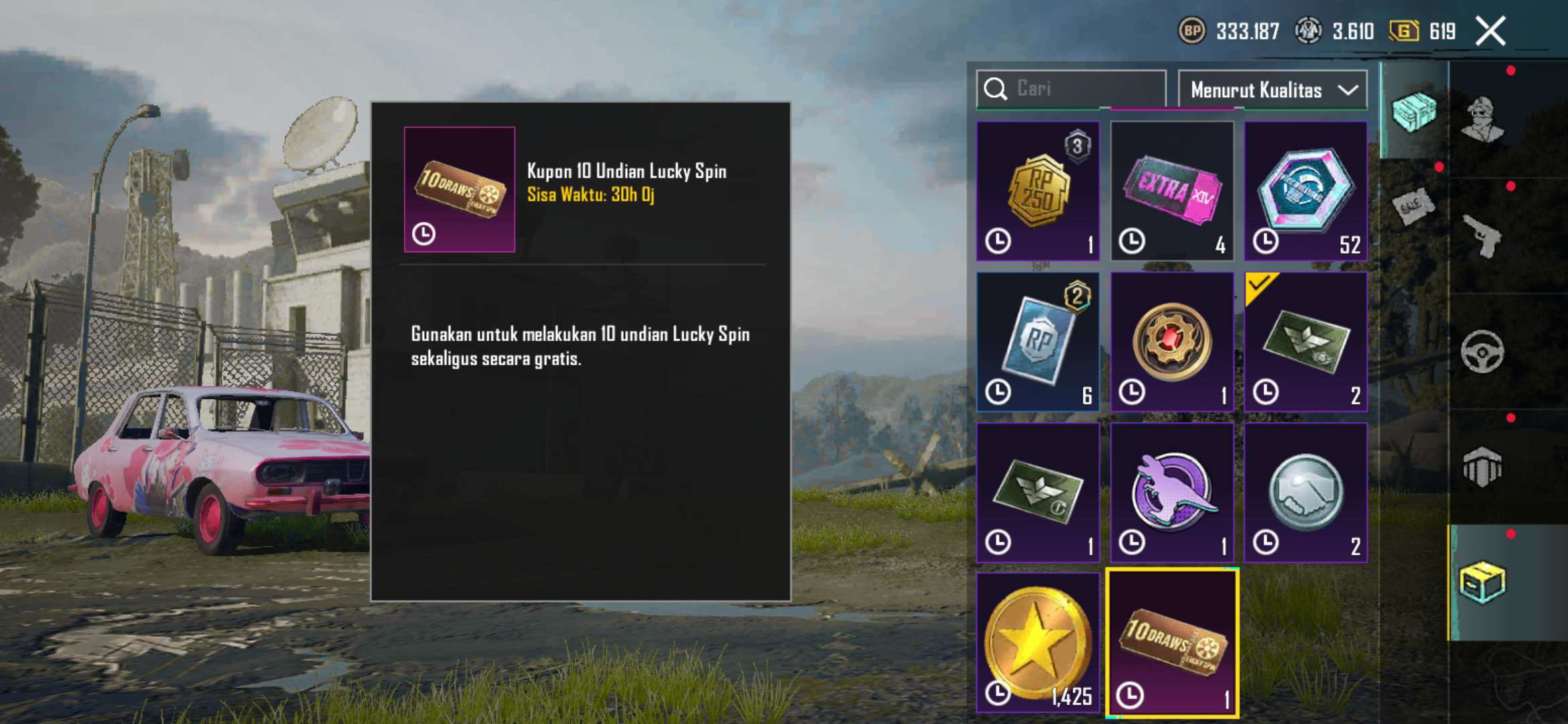Viewport: 1568px width, 724px height.
Task: Click the Cari search field
Action: (x=1079, y=89)
